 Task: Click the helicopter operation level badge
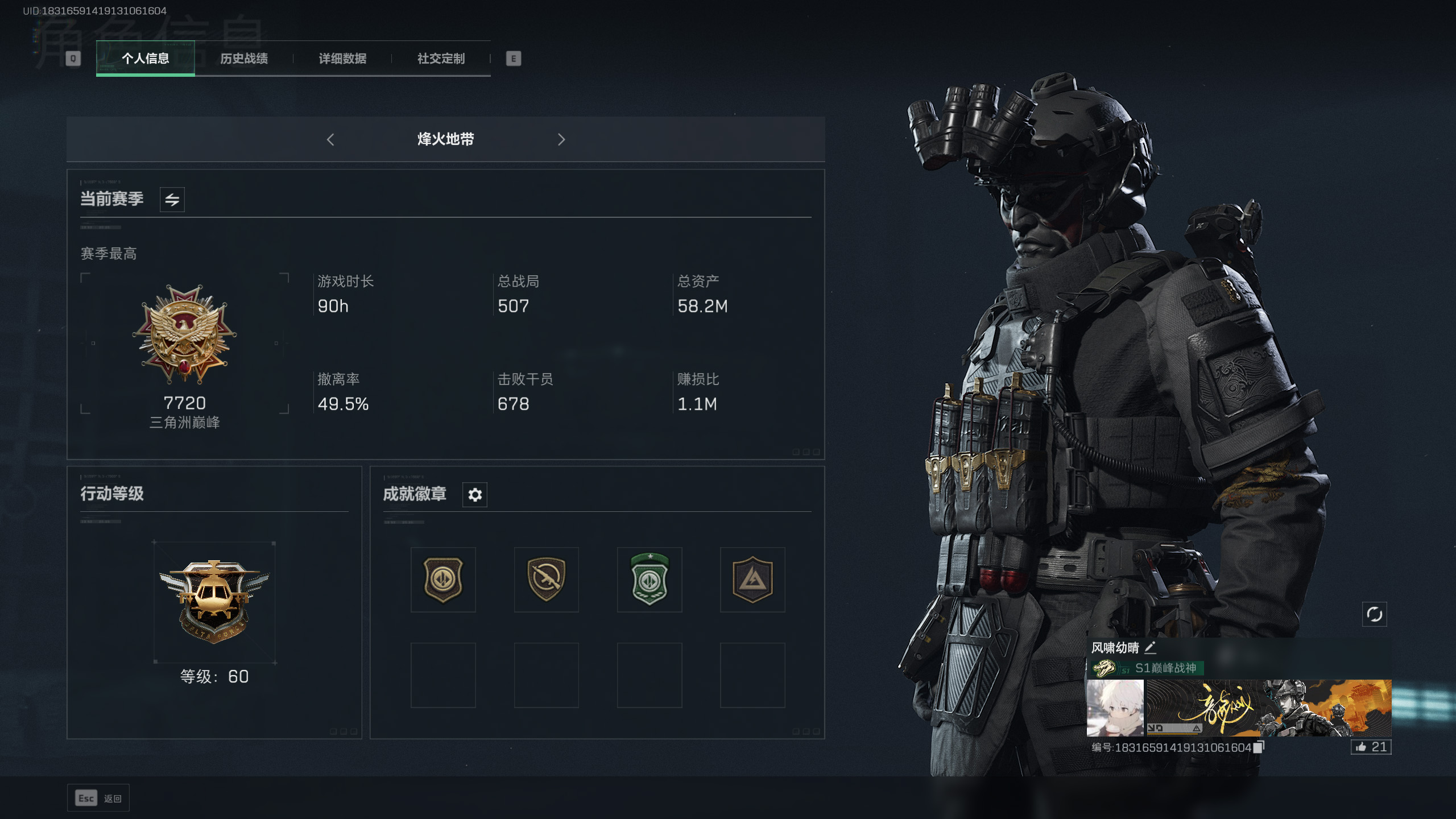pyautogui.click(x=214, y=601)
